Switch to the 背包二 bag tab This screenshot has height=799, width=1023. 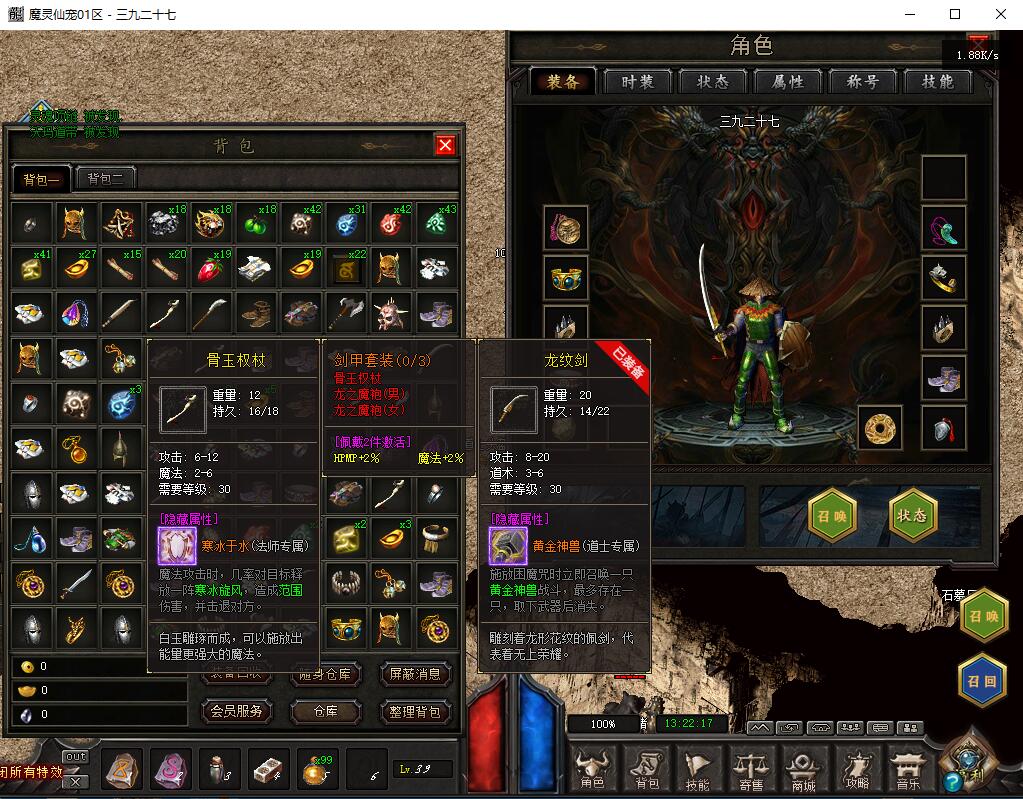click(105, 179)
